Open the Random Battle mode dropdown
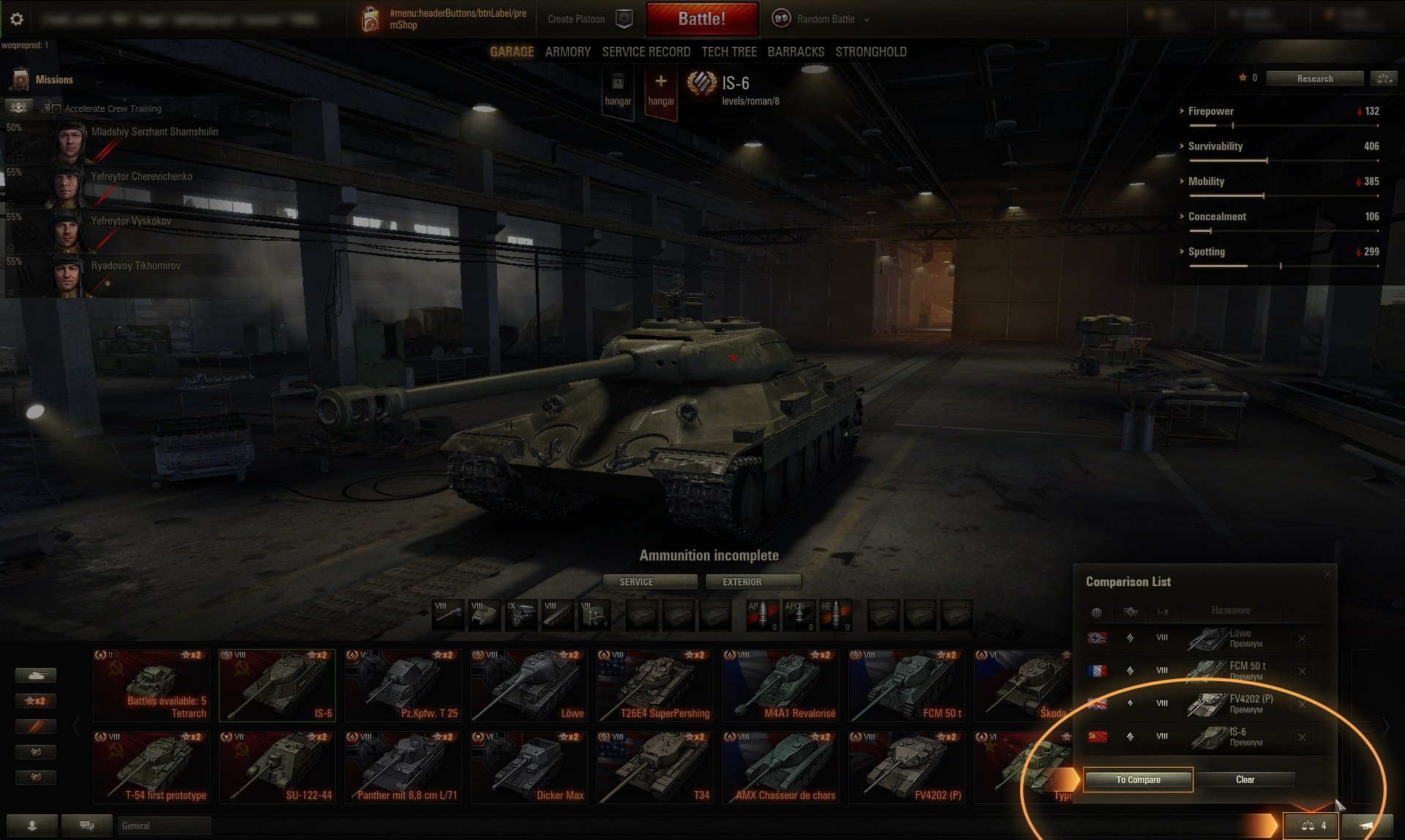The height and width of the screenshot is (840, 1405). (x=825, y=19)
